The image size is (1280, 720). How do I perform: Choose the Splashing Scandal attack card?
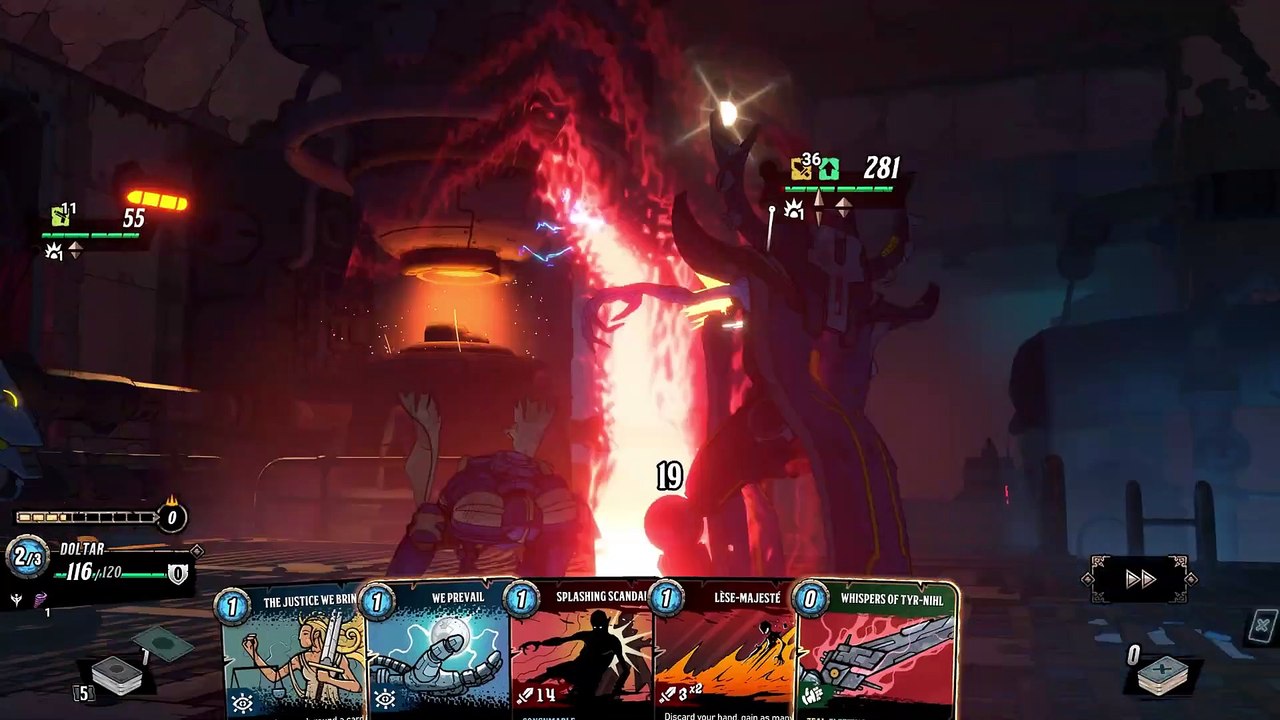click(x=583, y=652)
